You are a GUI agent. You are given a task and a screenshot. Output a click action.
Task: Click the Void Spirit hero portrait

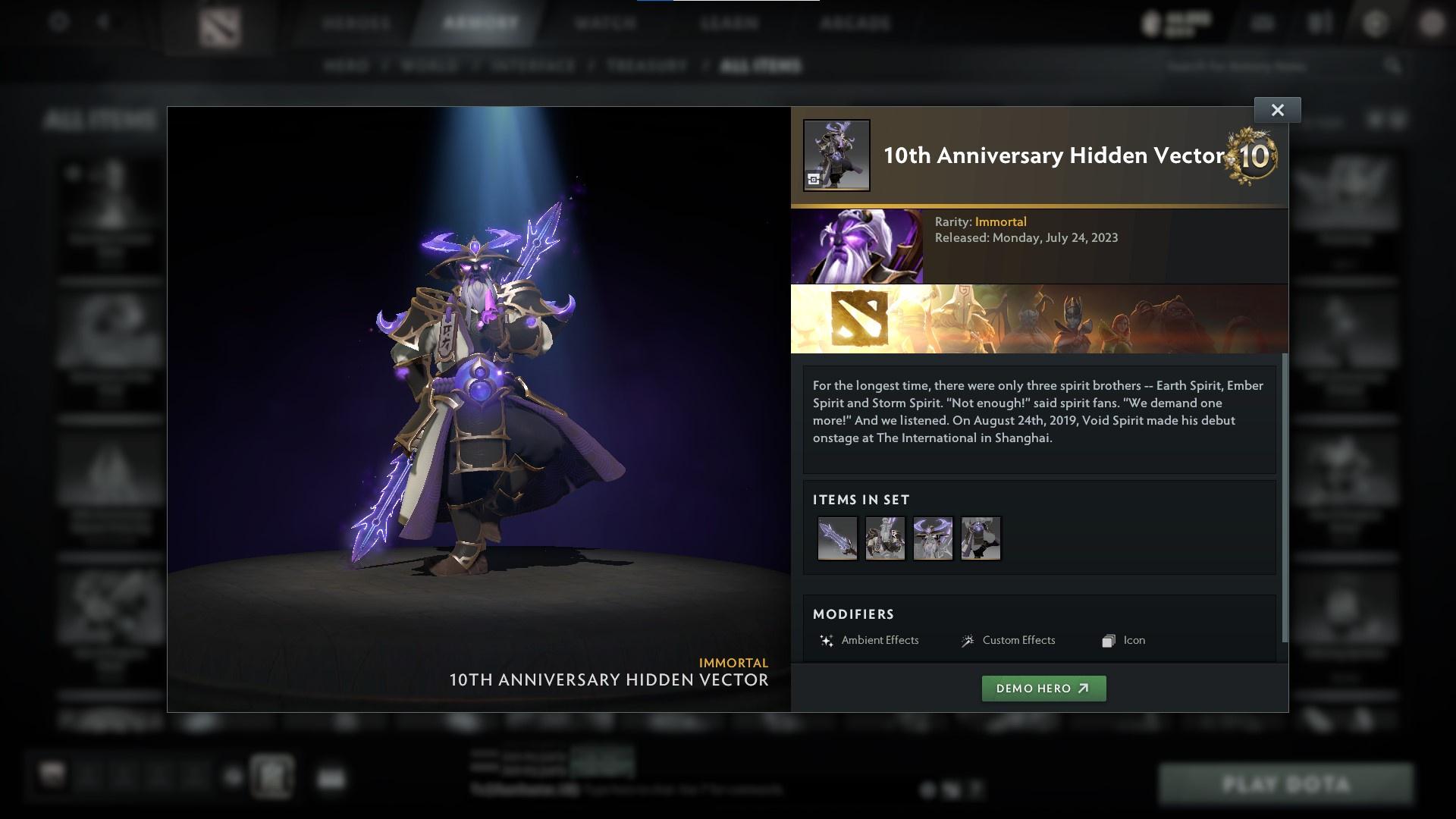(857, 245)
